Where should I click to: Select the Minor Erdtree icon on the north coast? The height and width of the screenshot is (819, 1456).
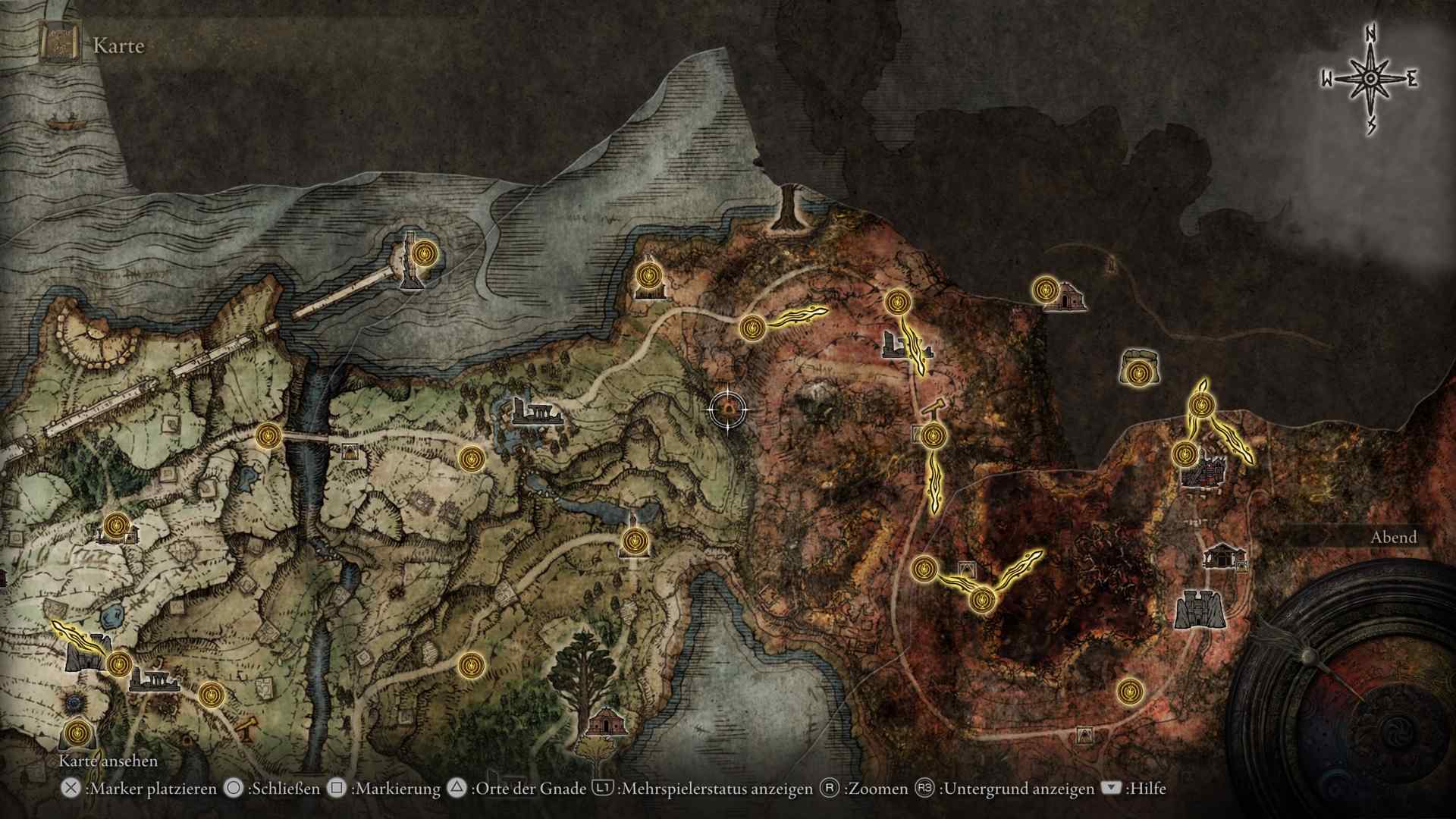pyautogui.click(x=789, y=206)
